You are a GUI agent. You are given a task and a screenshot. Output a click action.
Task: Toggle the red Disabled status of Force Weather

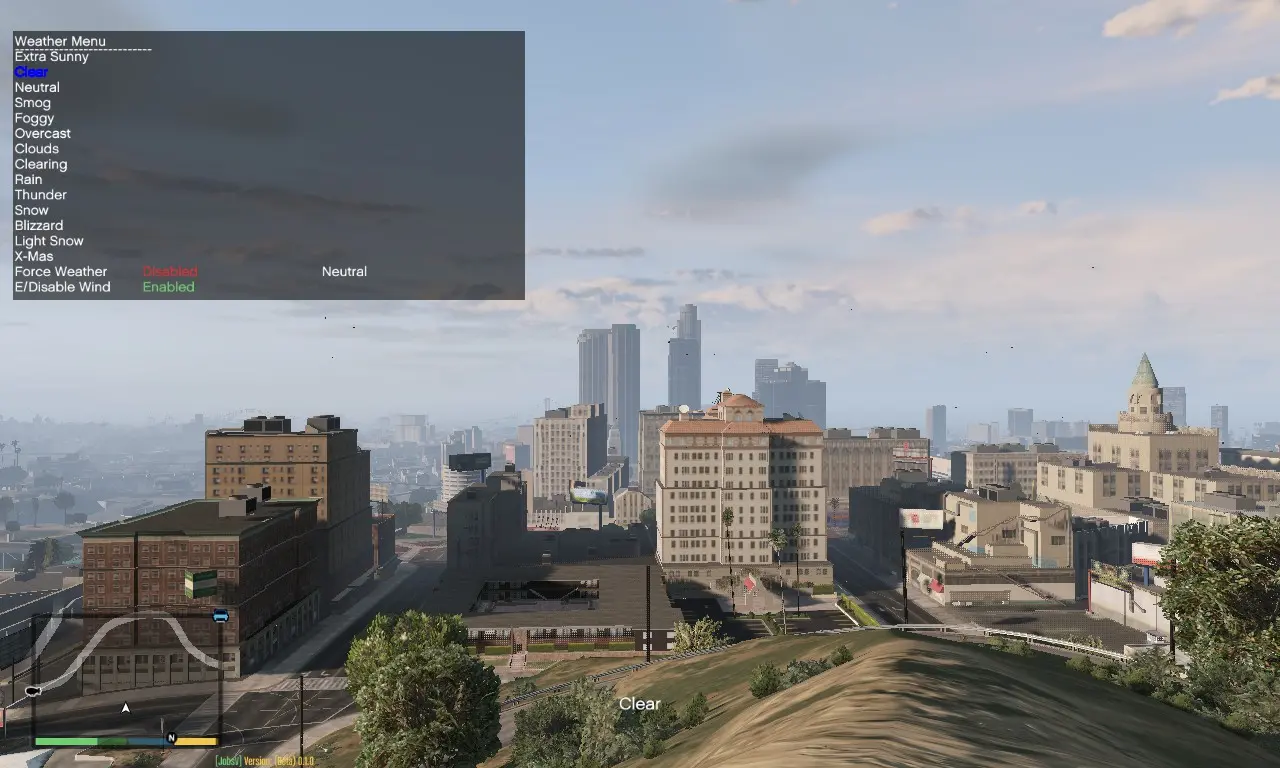[169, 271]
